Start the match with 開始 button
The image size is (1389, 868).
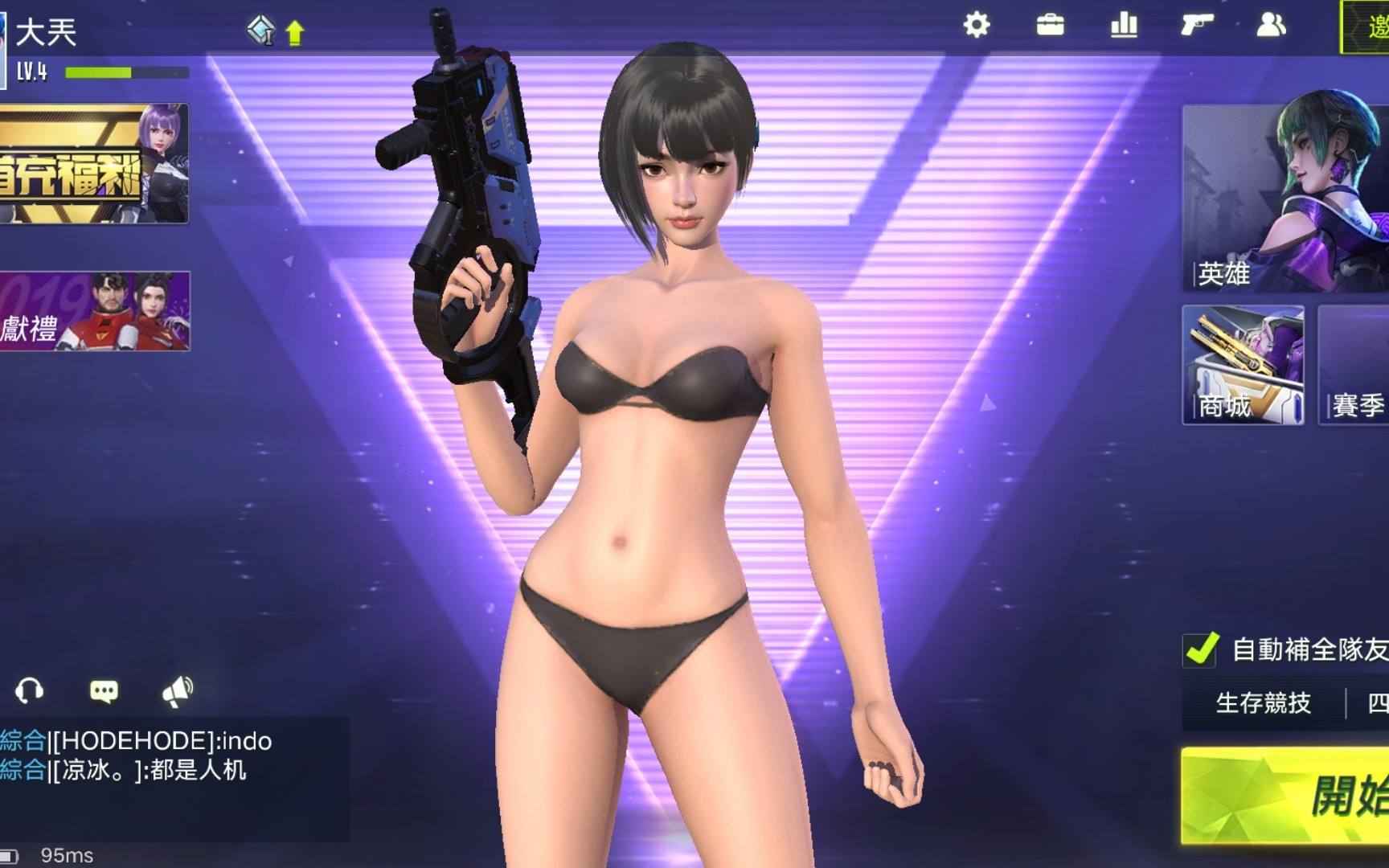pyautogui.click(x=1286, y=796)
